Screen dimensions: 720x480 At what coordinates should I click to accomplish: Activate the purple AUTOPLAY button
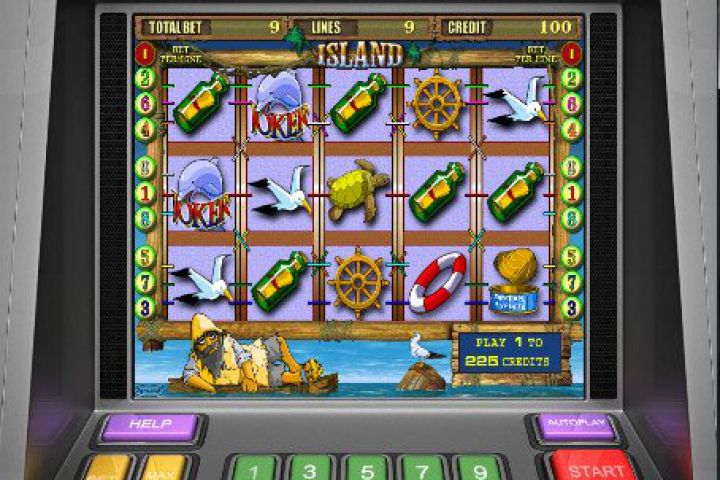click(577, 424)
